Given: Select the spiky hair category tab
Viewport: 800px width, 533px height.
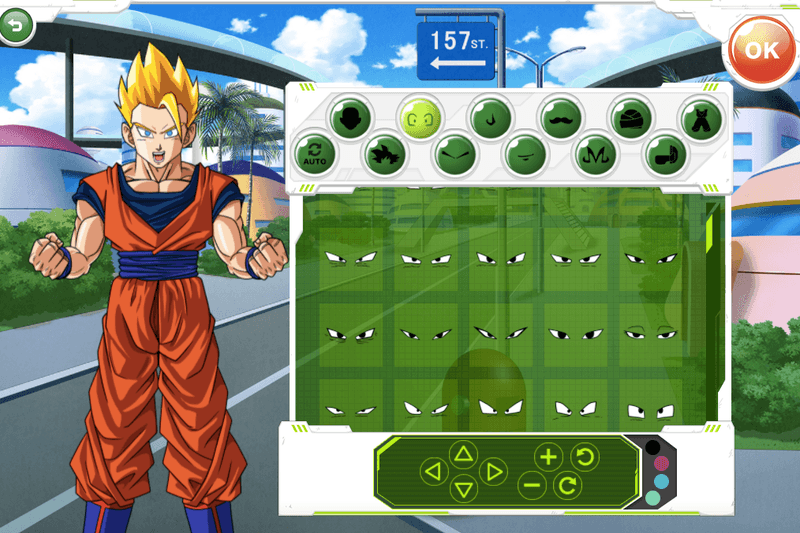Looking at the screenshot, I should tap(383, 154).
